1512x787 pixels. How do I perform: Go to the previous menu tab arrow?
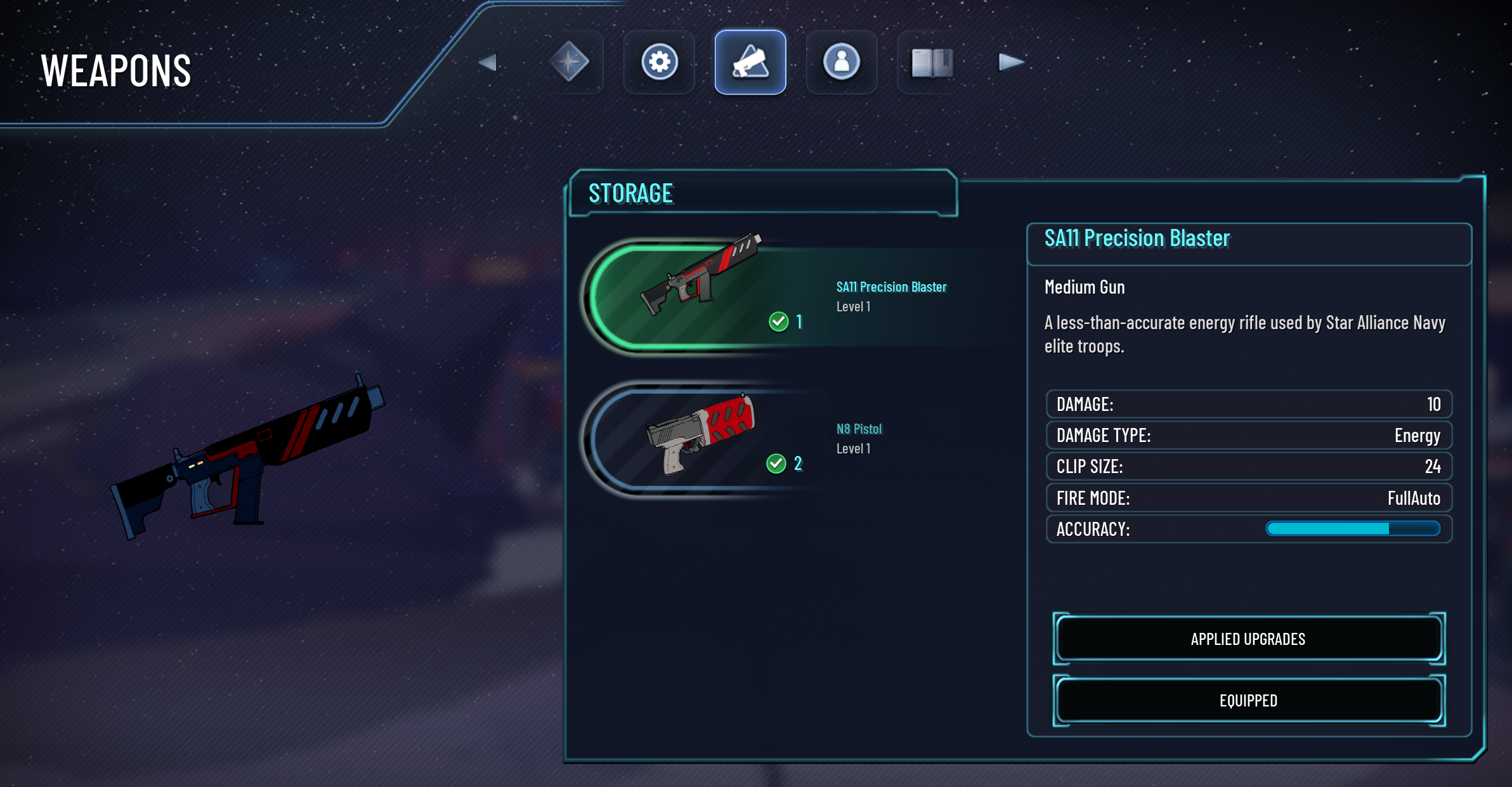click(487, 62)
